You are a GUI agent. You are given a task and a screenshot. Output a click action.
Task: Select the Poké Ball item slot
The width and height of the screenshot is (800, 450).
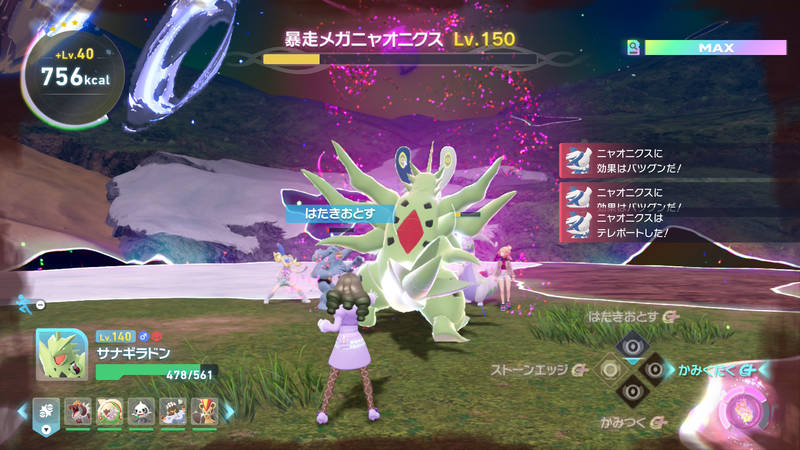point(48,410)
